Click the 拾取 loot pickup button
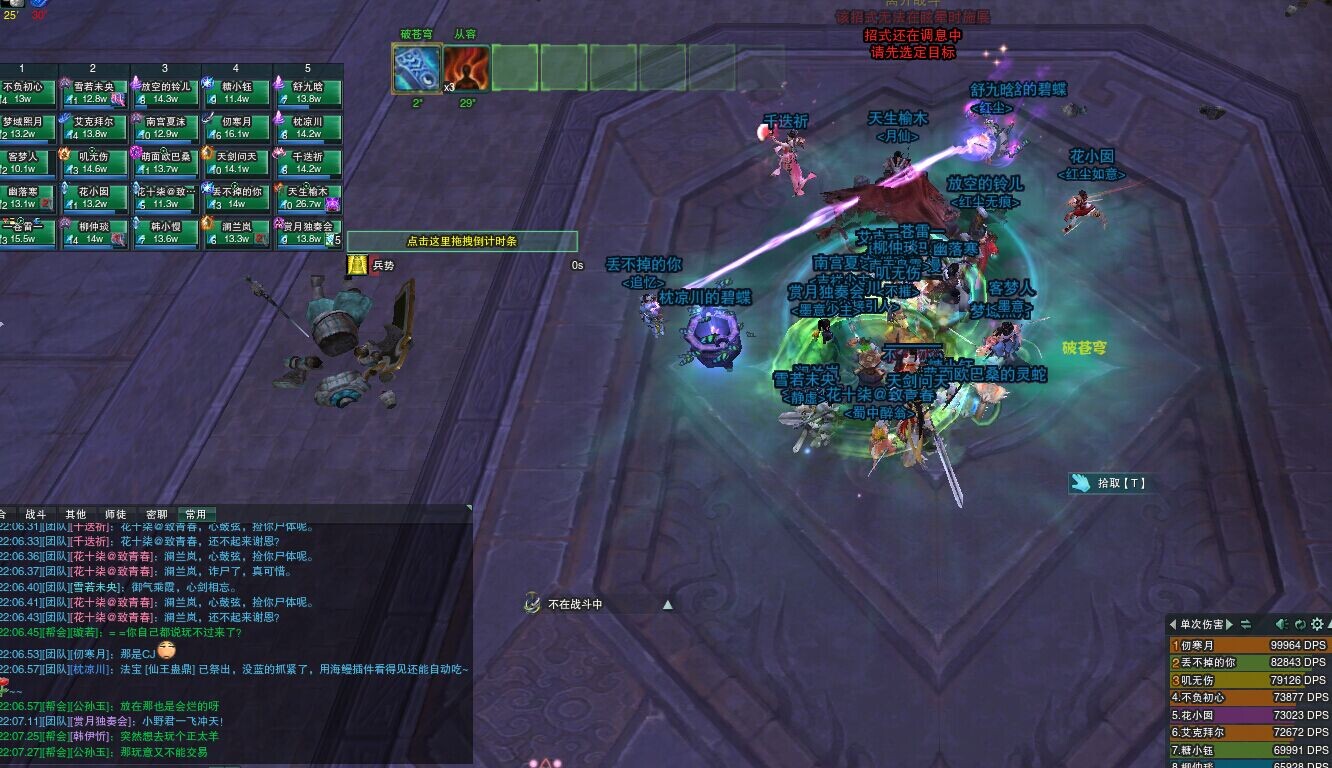This screenshot has width=1332, height=768. coord(1108,483)
